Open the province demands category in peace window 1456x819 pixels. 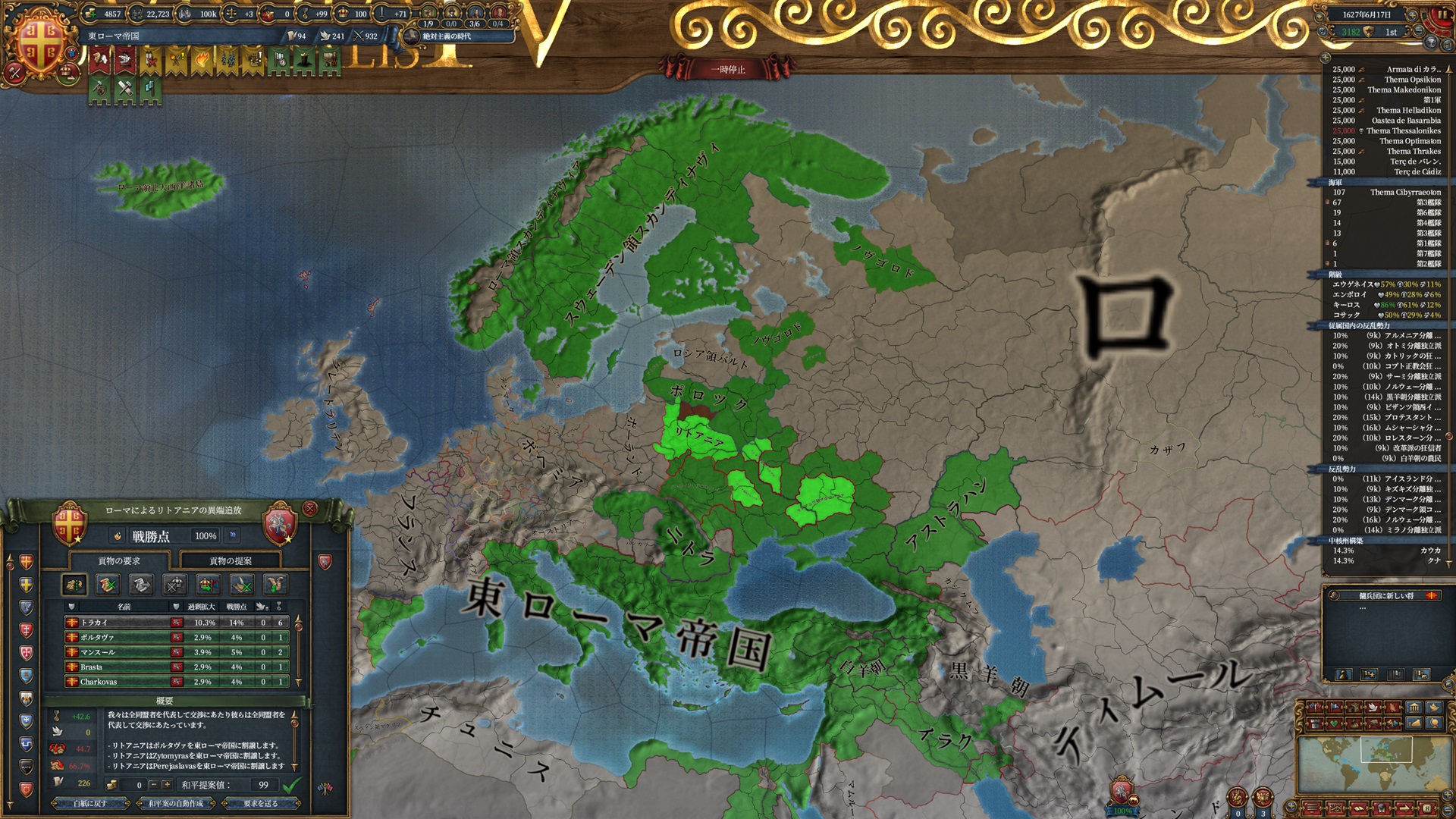73,584
